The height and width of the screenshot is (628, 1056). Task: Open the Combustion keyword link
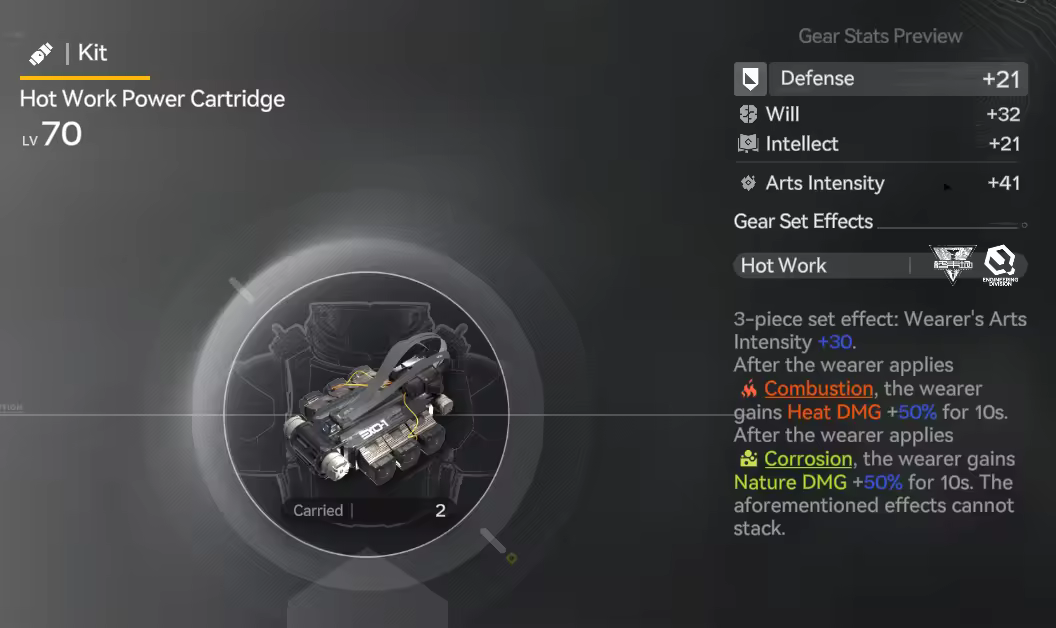point(818,389)
